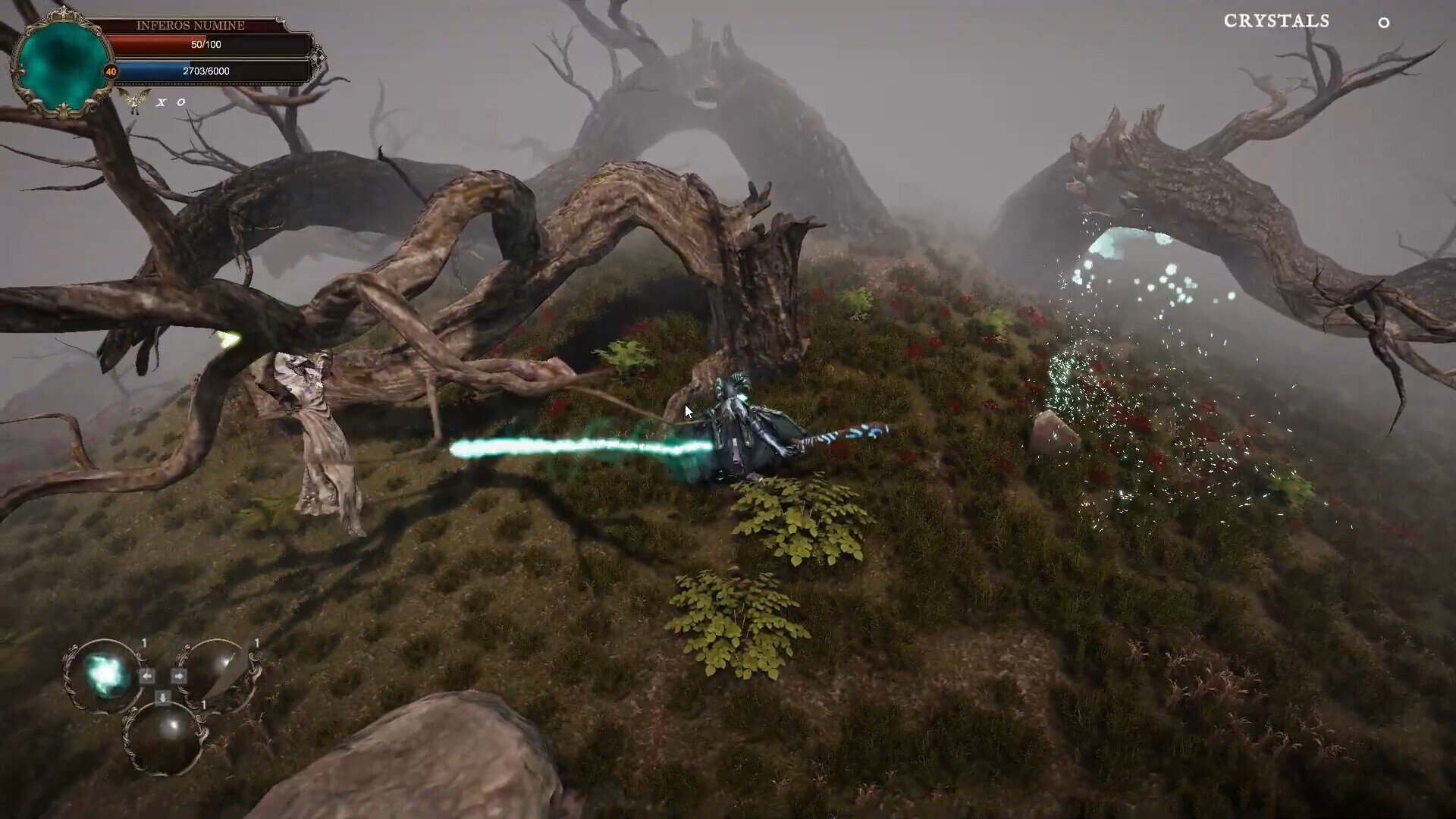Click the quantity 1 on the green spell slot

[144, 643]
